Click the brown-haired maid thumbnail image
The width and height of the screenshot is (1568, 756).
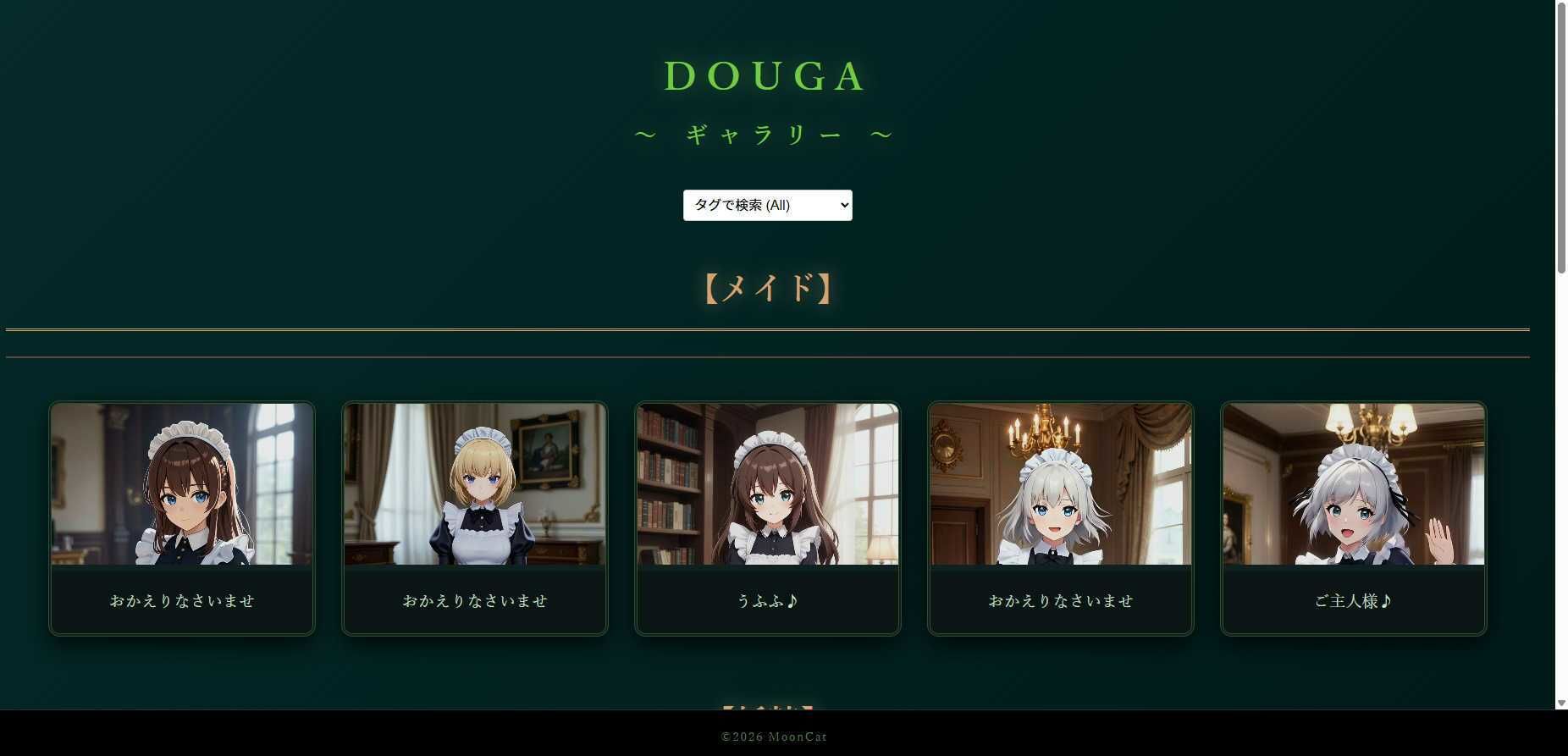pos(181,483)
